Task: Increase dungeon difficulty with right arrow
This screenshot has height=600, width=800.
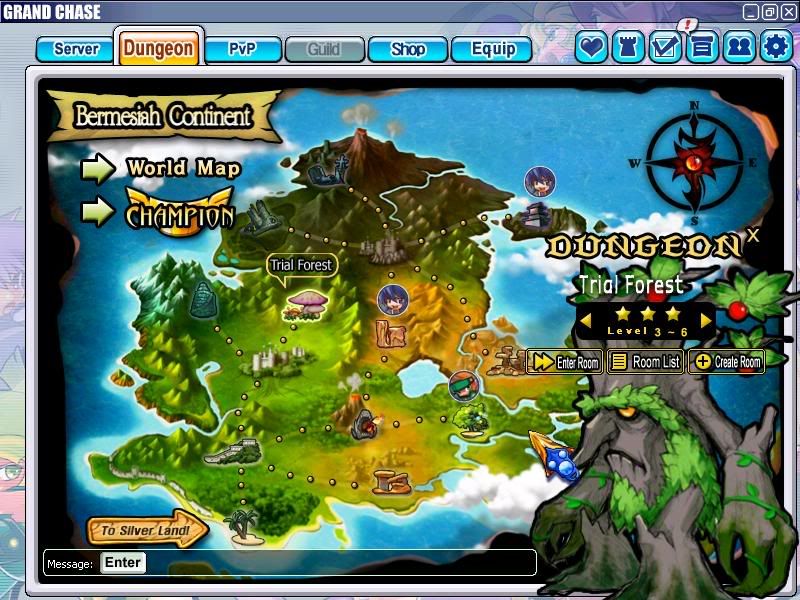Action: coord(707,320)
